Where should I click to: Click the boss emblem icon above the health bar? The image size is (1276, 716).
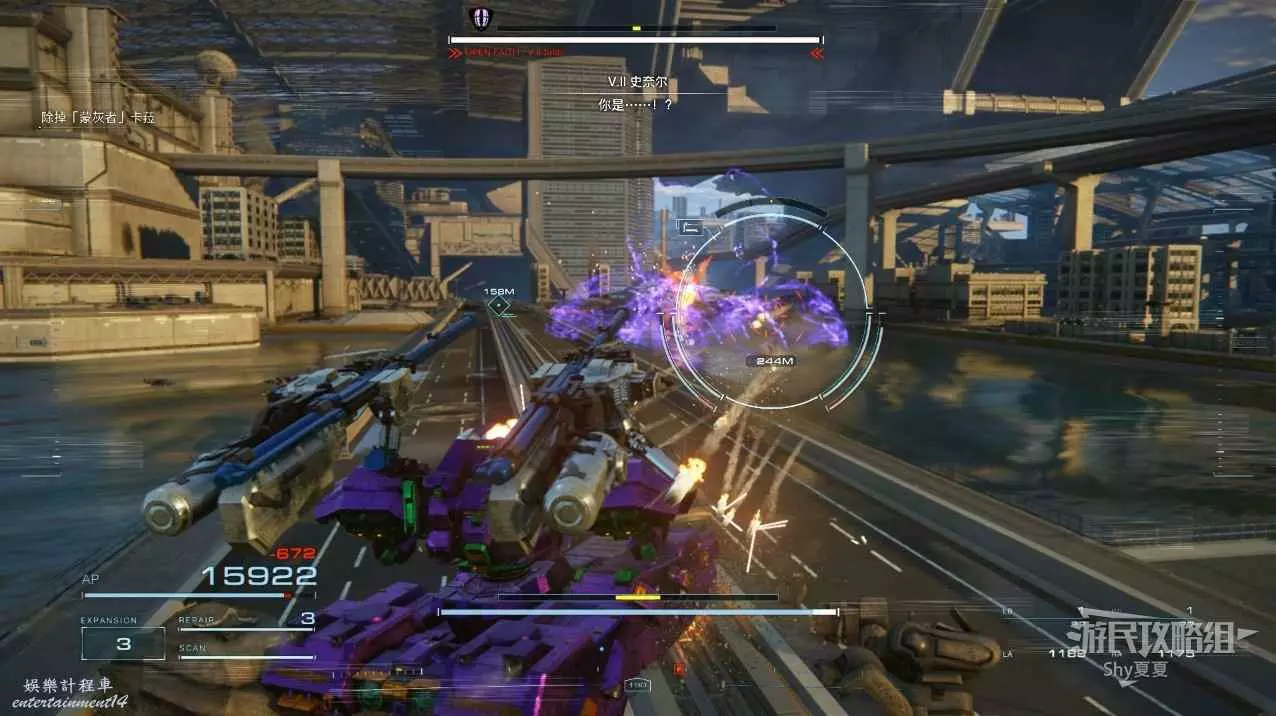[x=480, y=18]
